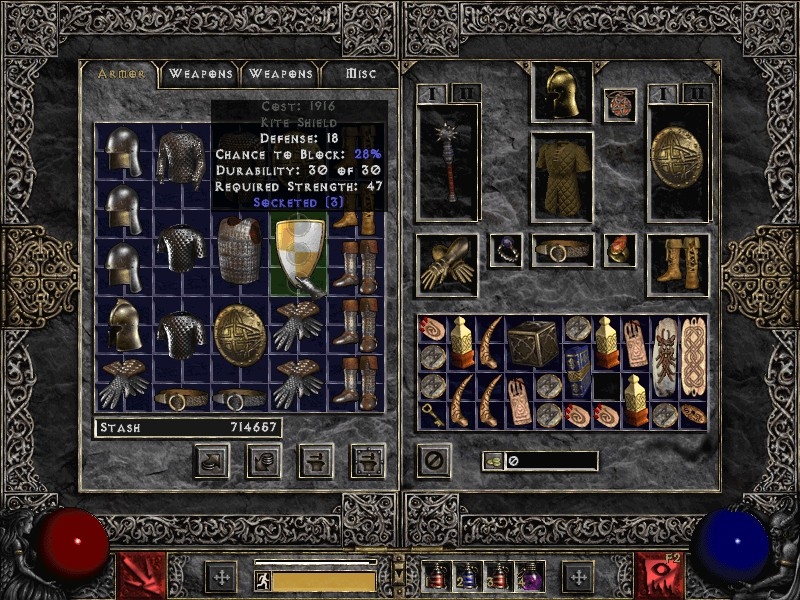This screenshot has height=600, width=800.
Task: Pick the Horadric Cube in the inventory
Action: tap(535, 344)
